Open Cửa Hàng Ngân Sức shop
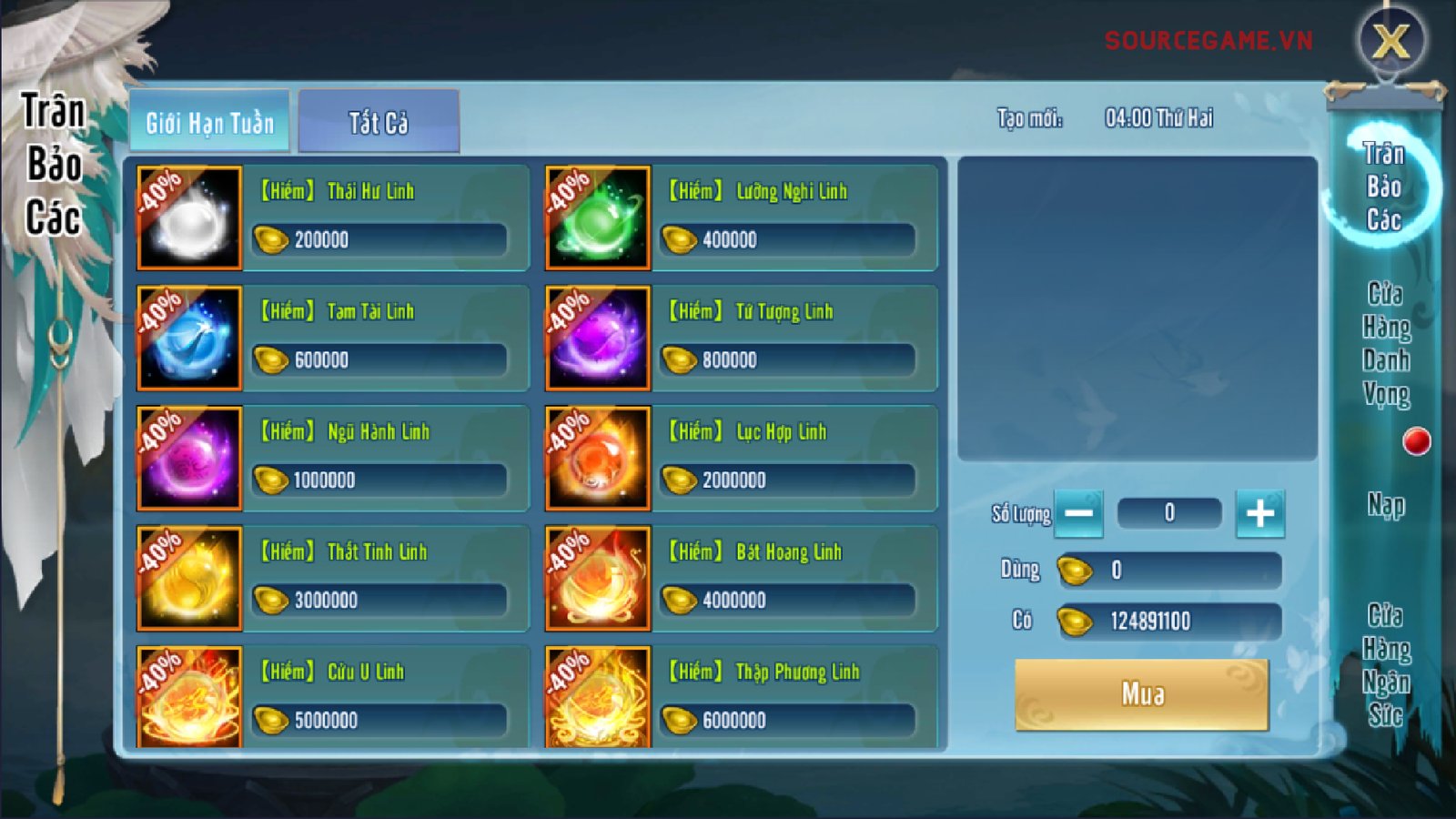1456x819 pixels. coord(1386,665)
